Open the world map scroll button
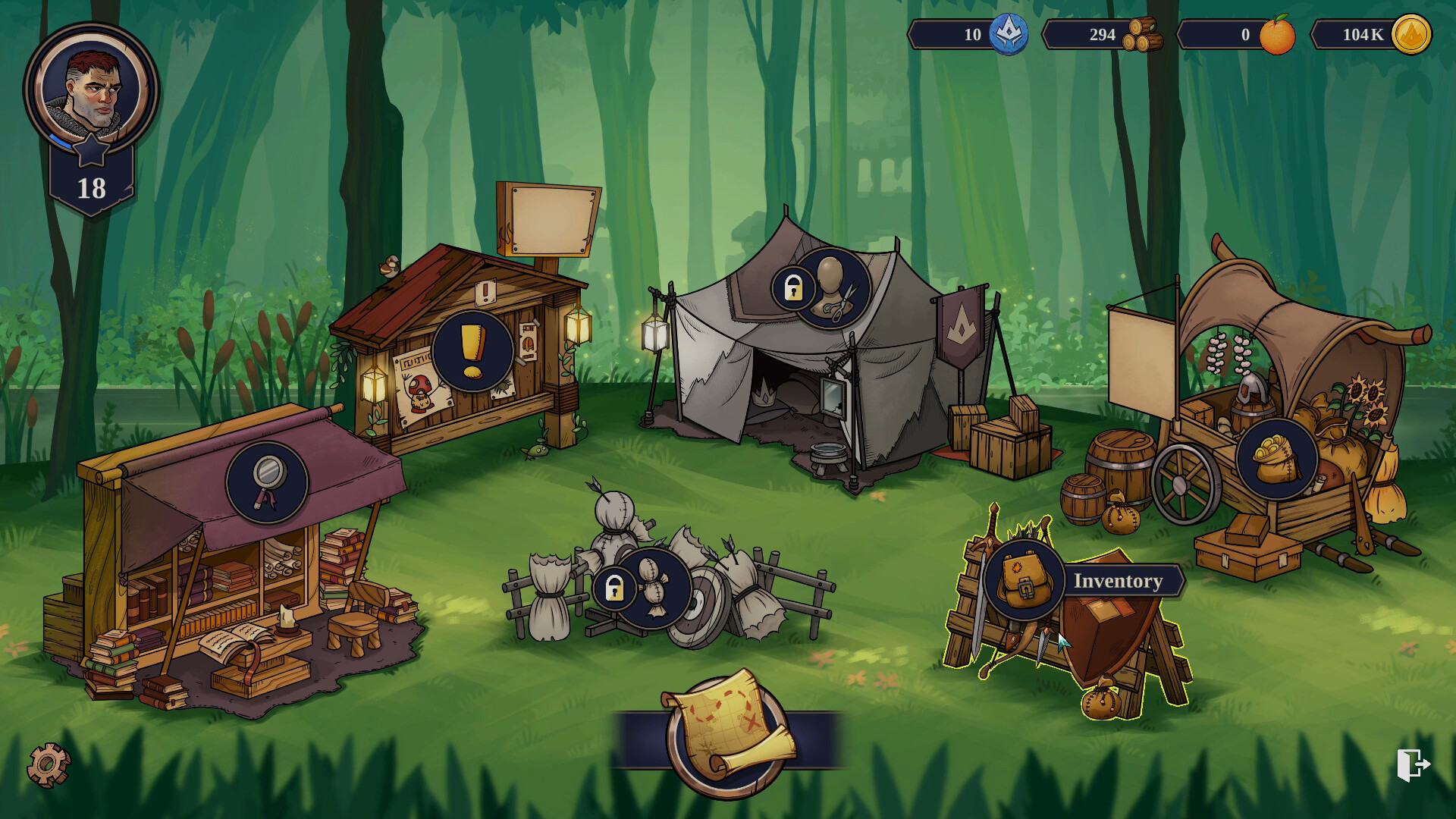1456x819 pixels. 727,734
